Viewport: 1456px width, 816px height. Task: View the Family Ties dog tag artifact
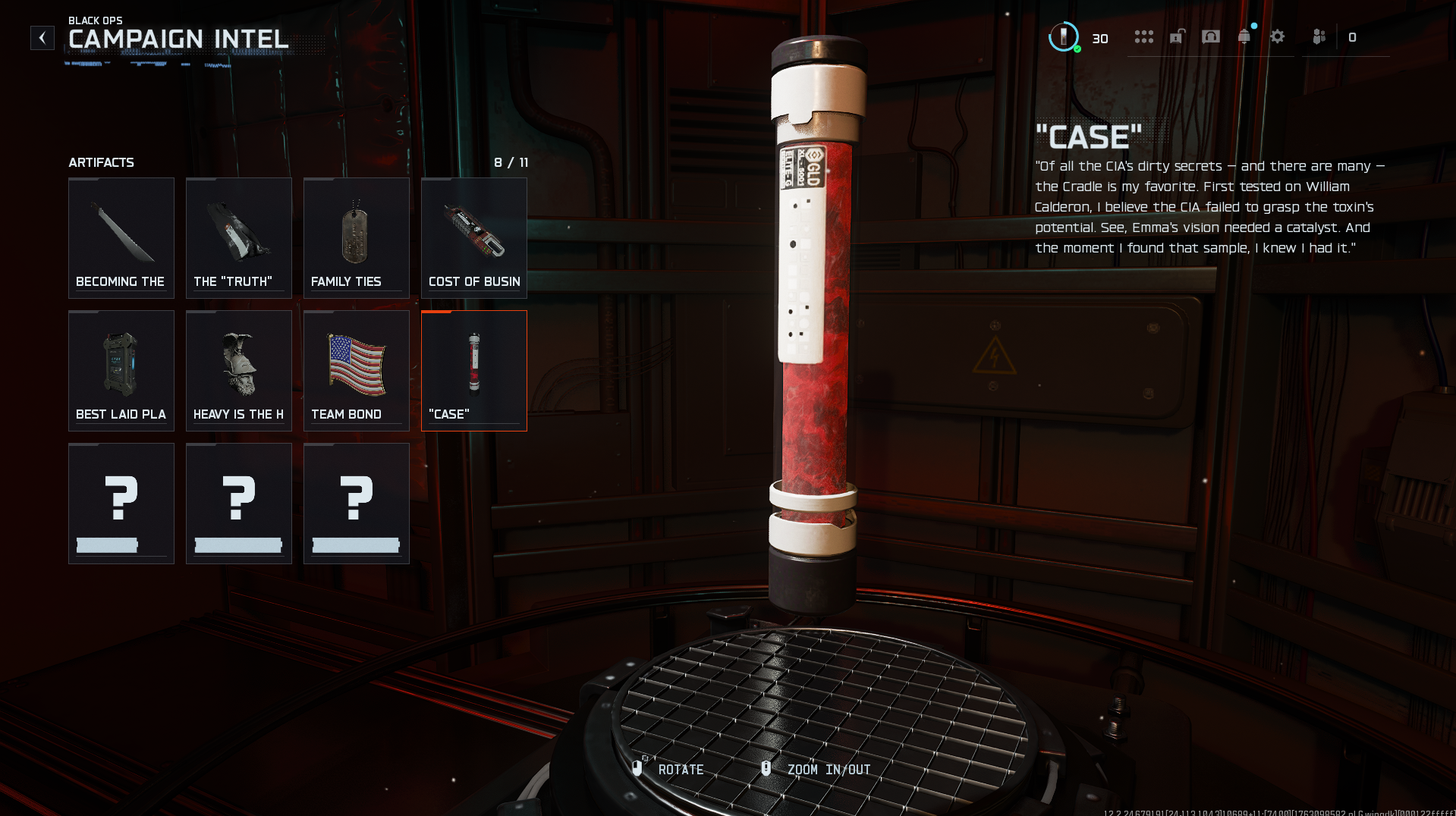click(357, 238)
